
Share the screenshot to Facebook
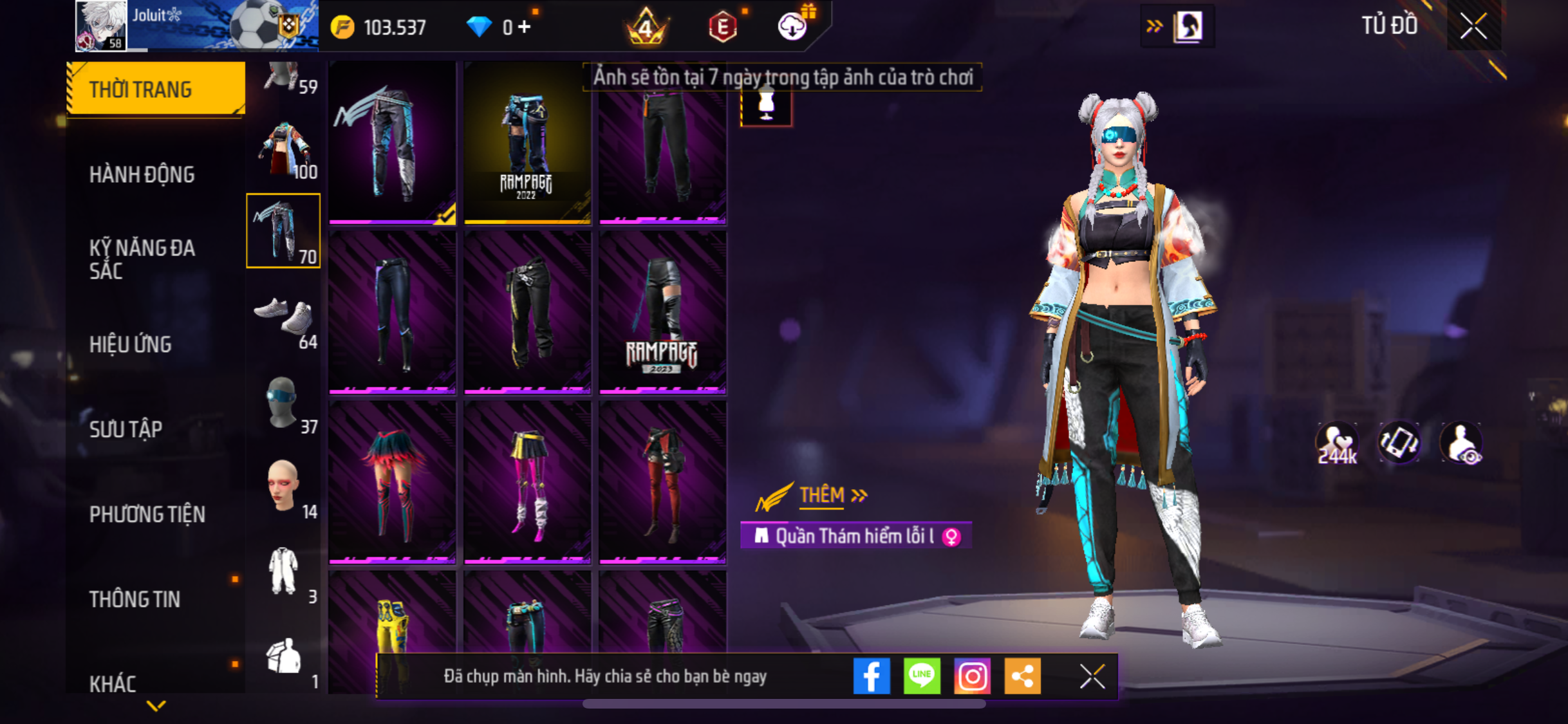pos(871,676)
